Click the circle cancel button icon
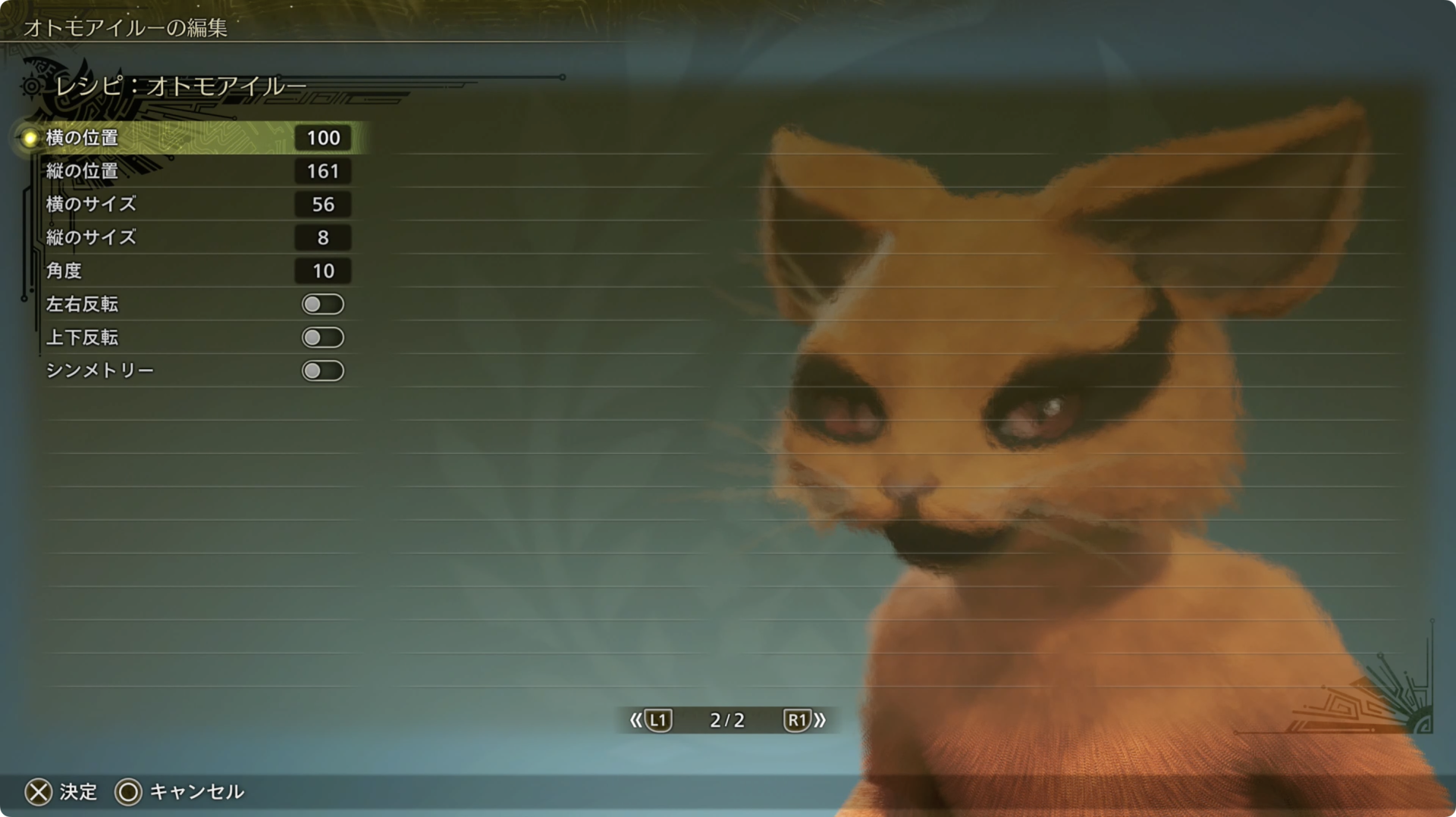 pyautogui.click(x=129, y=791)
